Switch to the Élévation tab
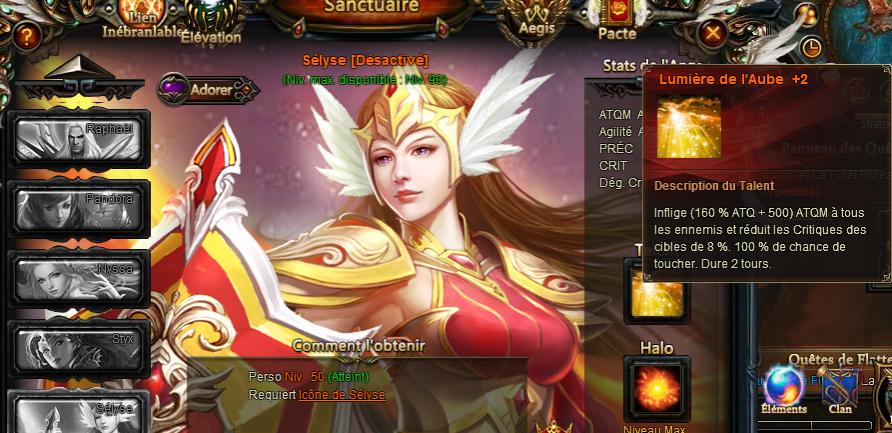892x433 pixels. coord(211,22)
